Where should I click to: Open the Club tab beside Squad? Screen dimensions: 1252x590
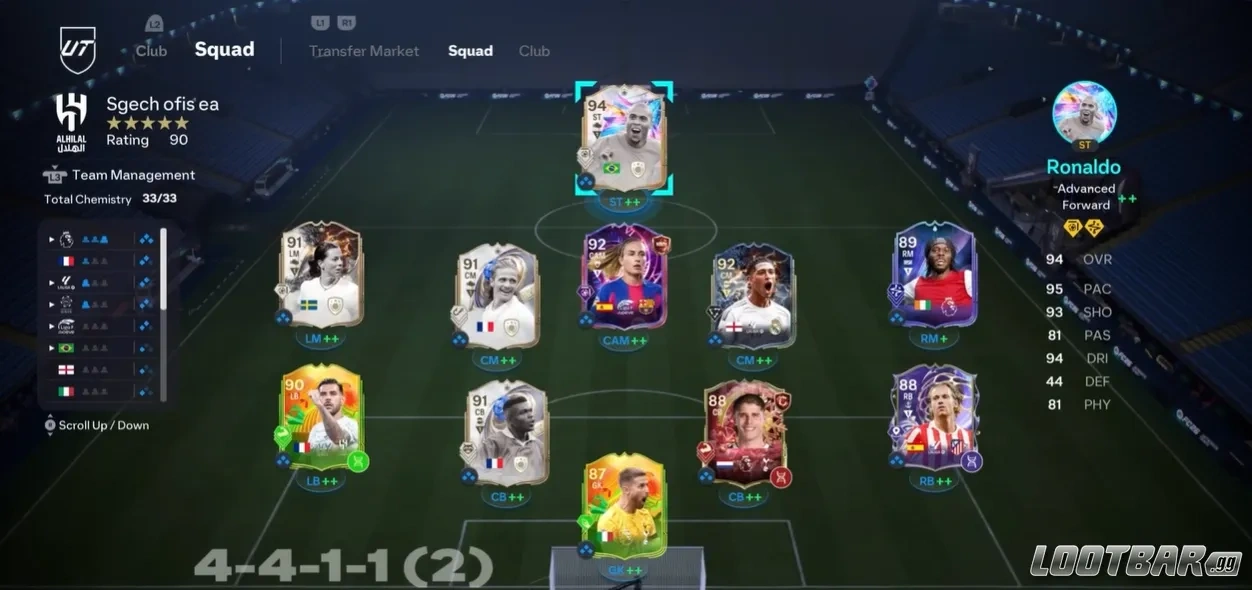[534, 51]
